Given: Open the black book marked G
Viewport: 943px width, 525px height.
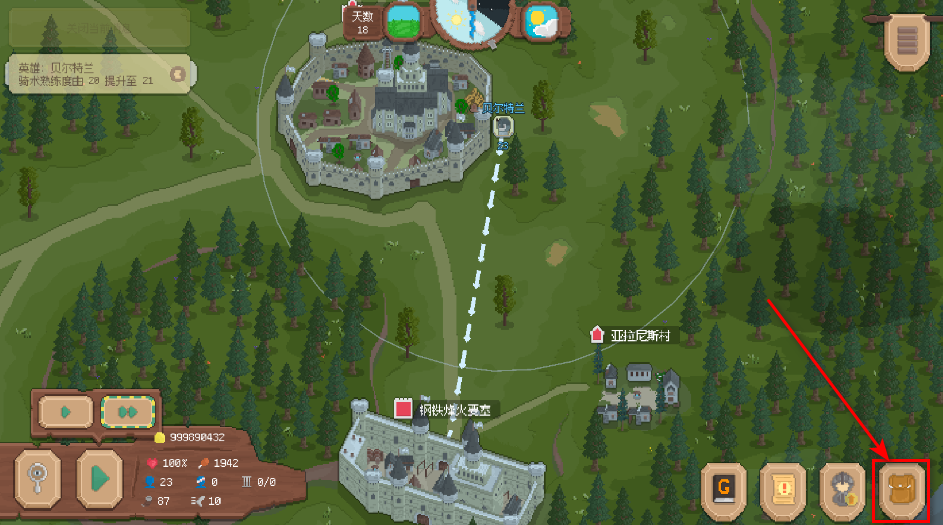Looking at the screenshot, I should click(726, 490).
